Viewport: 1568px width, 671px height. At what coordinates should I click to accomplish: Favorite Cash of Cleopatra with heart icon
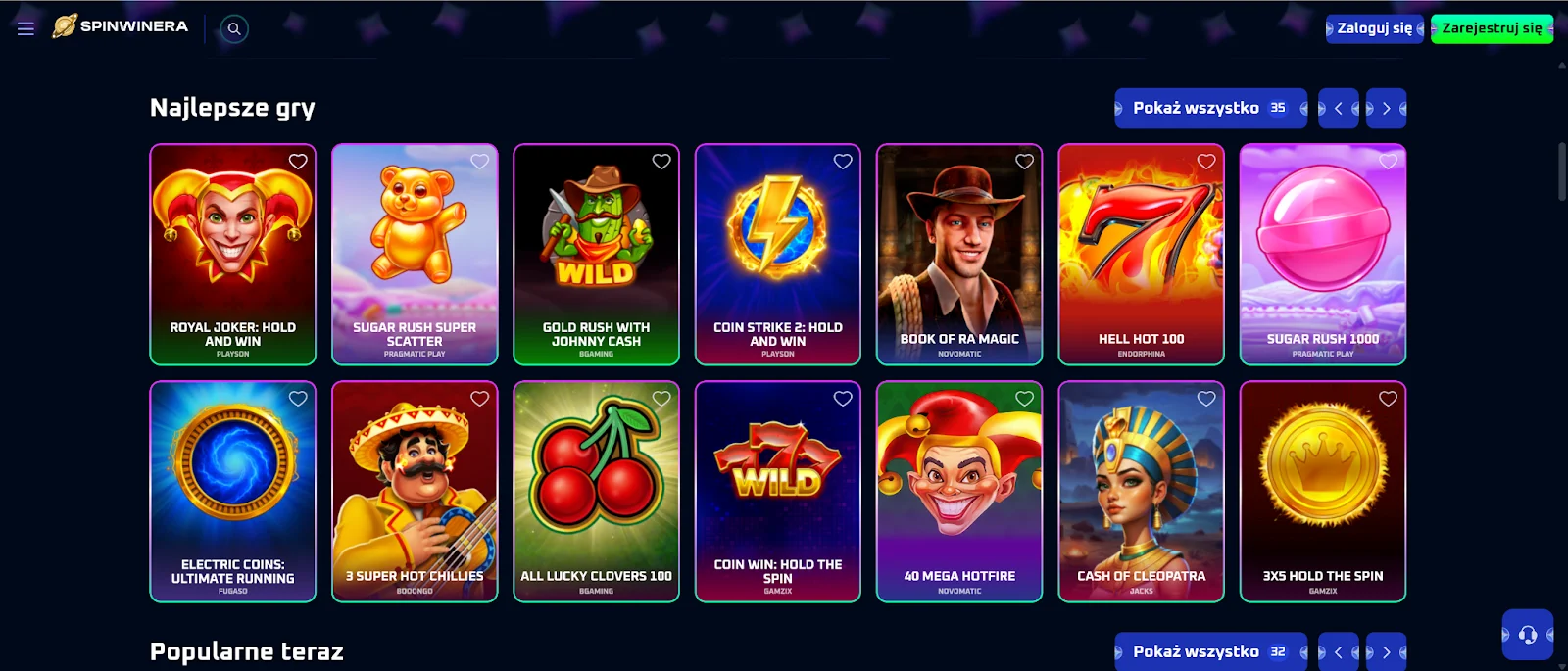(x=1206, y=399)
